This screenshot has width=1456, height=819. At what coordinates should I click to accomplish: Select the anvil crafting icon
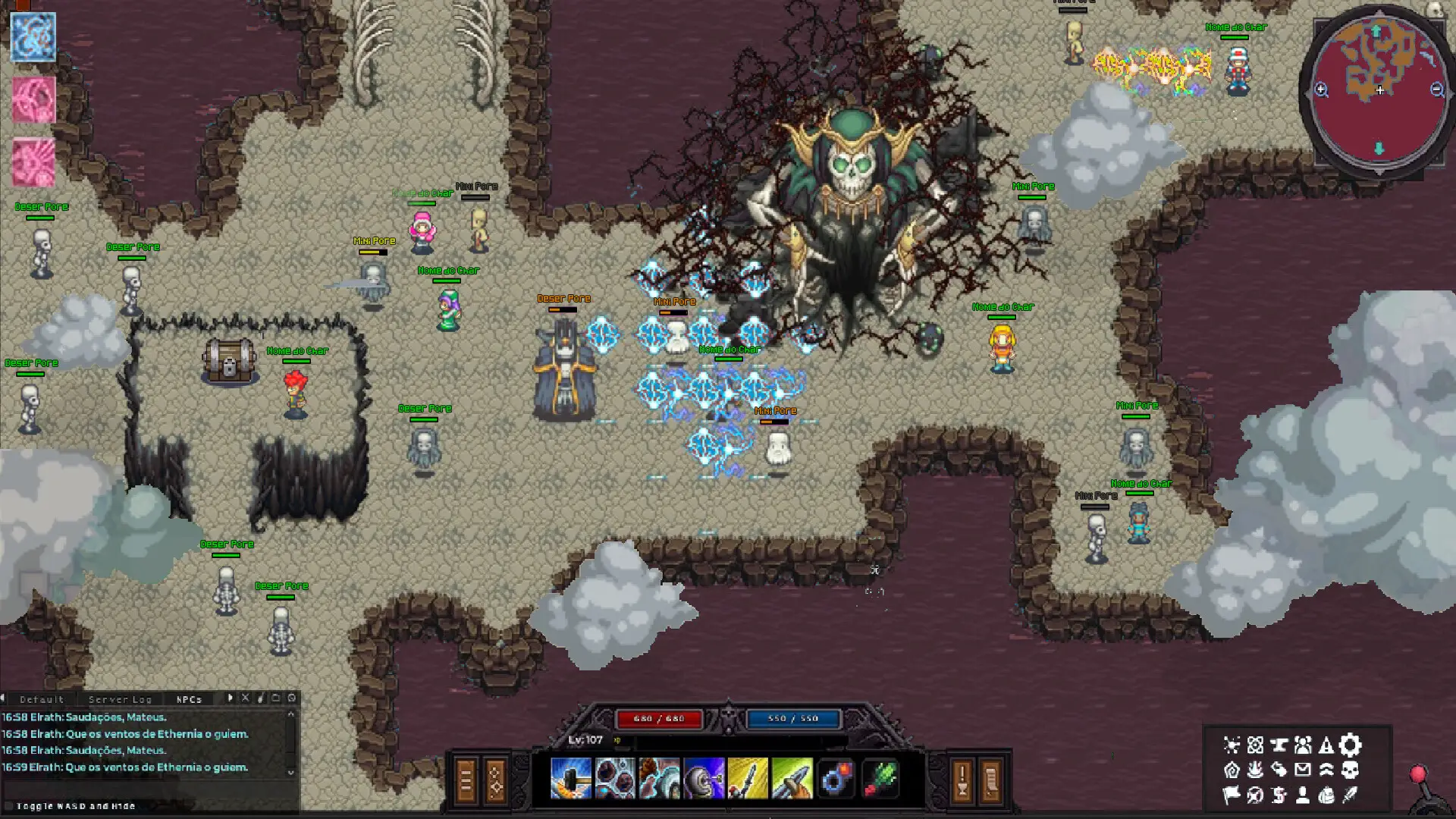(x=1279, y=745)
